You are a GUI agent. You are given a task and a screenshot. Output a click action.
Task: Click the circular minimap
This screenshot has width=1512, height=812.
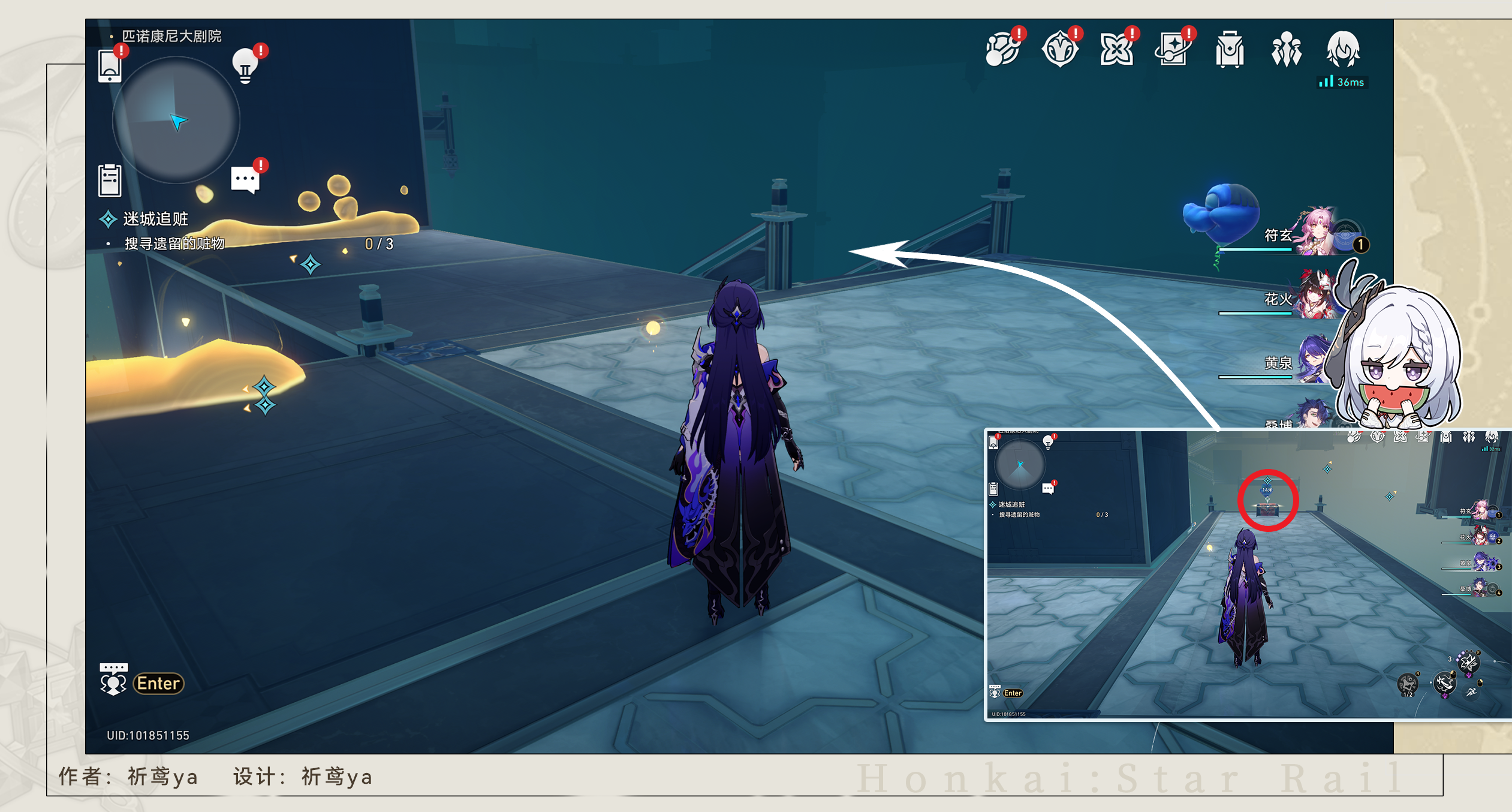click(176, 120)
